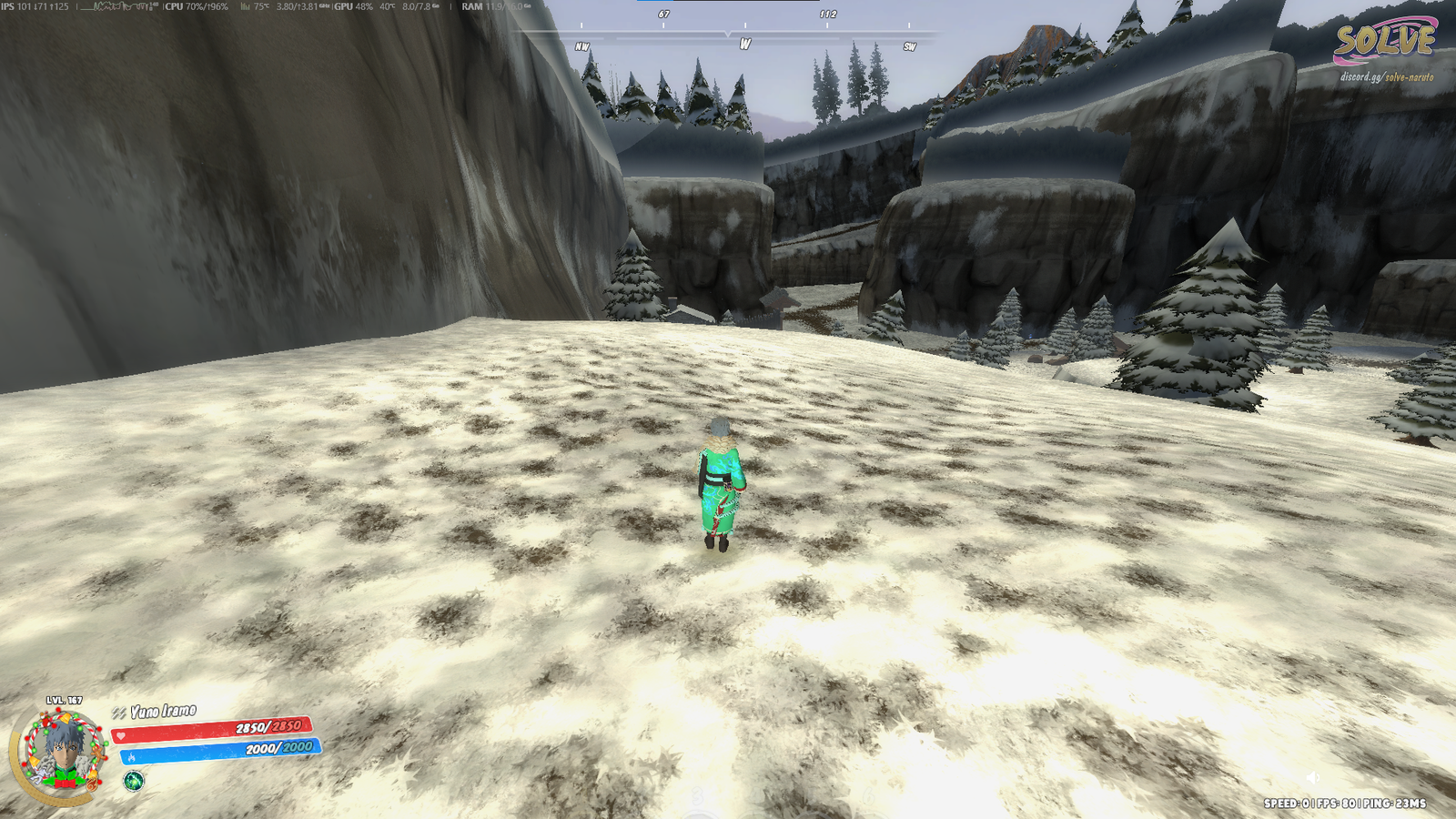Open Yuno Irame's character portrait
The width and height of the screenshot is (1456, 819).
coord(62,752)
